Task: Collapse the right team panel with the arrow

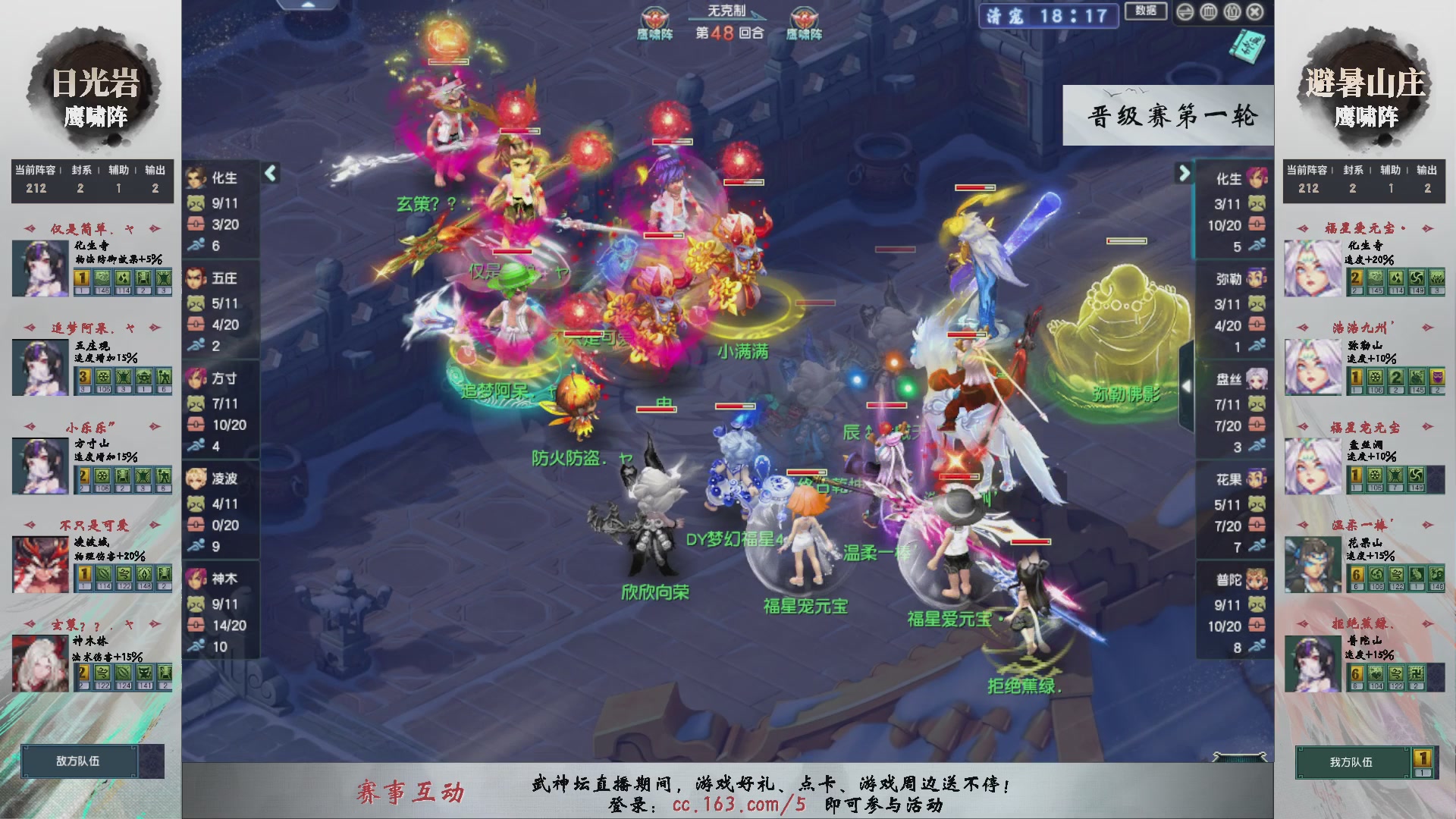Action: (1185, 173)
